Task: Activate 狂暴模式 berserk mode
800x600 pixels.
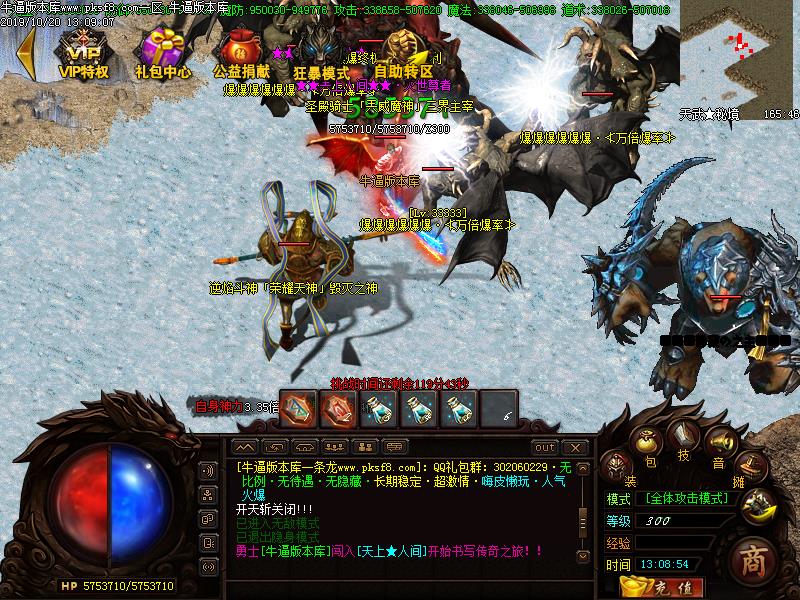Action: [321, 53]
